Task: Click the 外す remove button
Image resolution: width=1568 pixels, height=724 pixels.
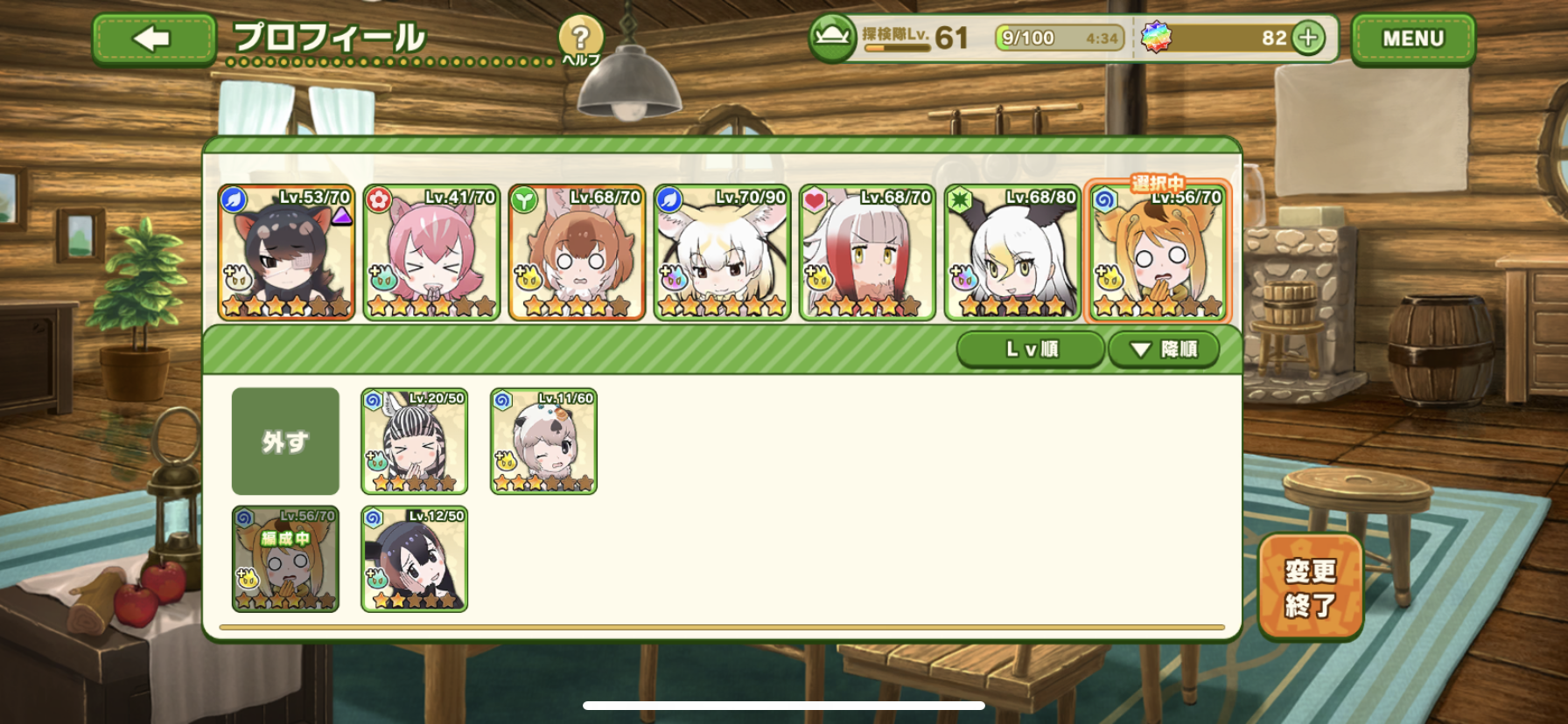Action: tap(285, 442)
